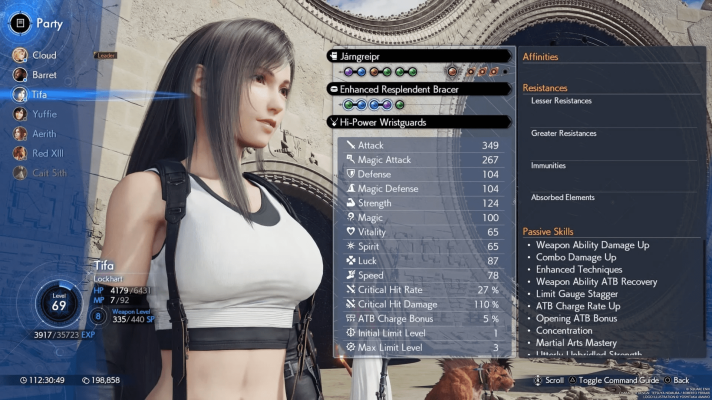Switch to Aerith in the party list
The height and width of the screenshot is (400, 712).
[x=43, y=133]
